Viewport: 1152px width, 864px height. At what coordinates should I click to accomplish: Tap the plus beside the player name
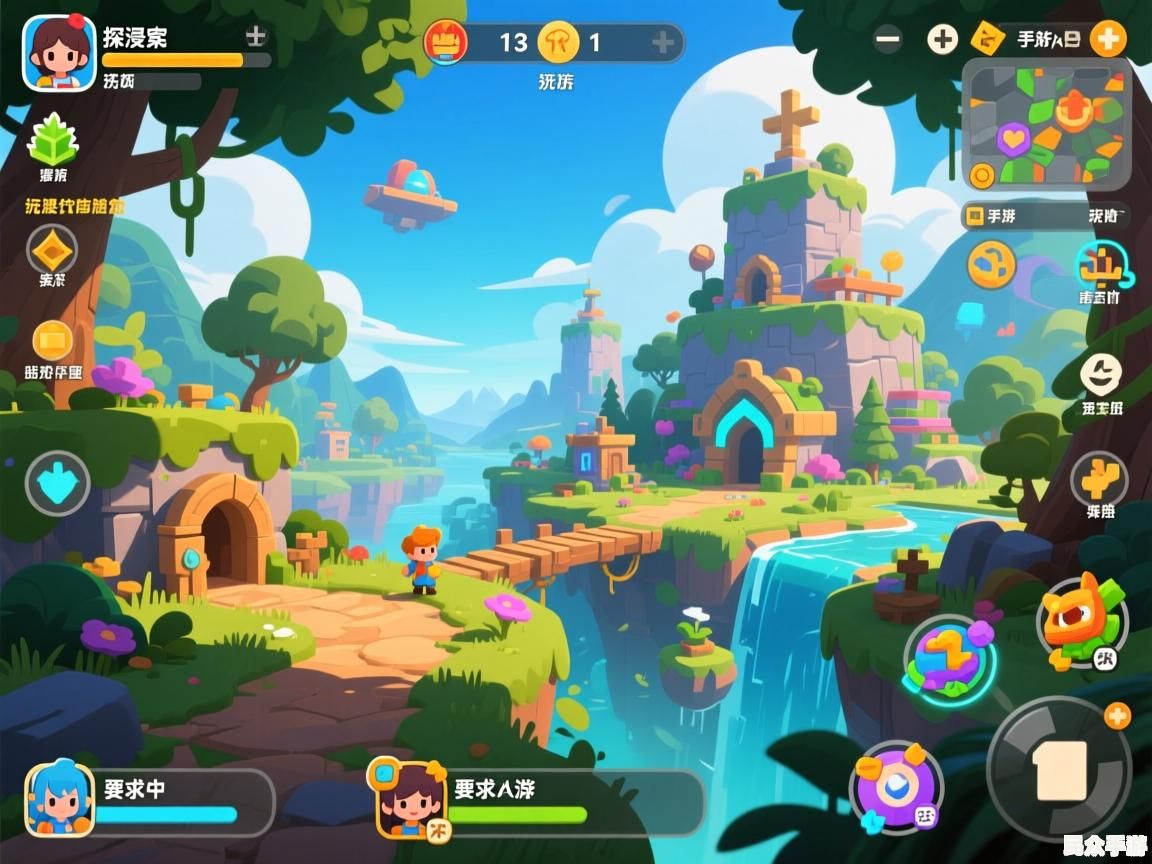coord(256,37)
